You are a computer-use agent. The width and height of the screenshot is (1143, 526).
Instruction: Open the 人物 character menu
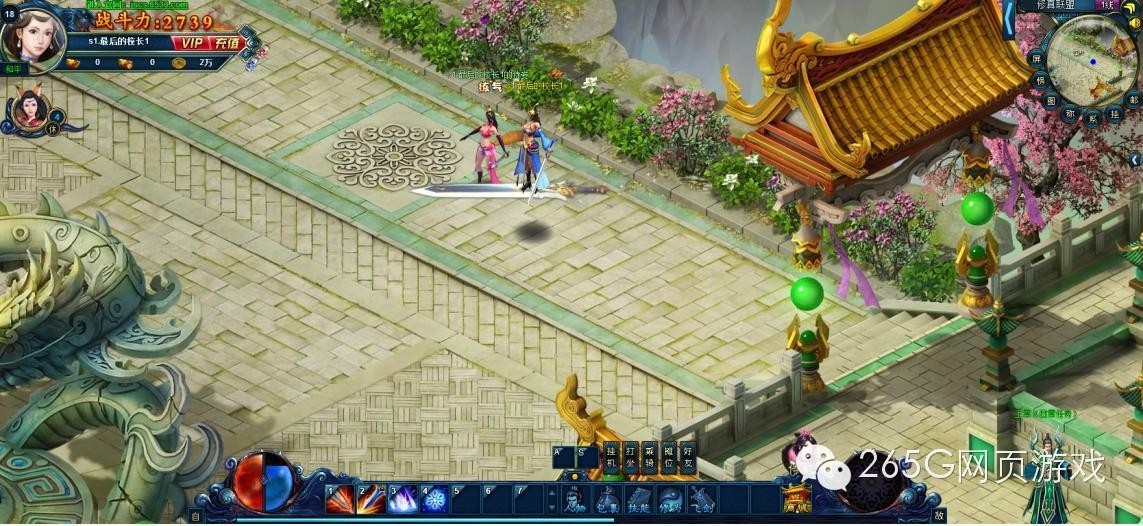[575, 499]
